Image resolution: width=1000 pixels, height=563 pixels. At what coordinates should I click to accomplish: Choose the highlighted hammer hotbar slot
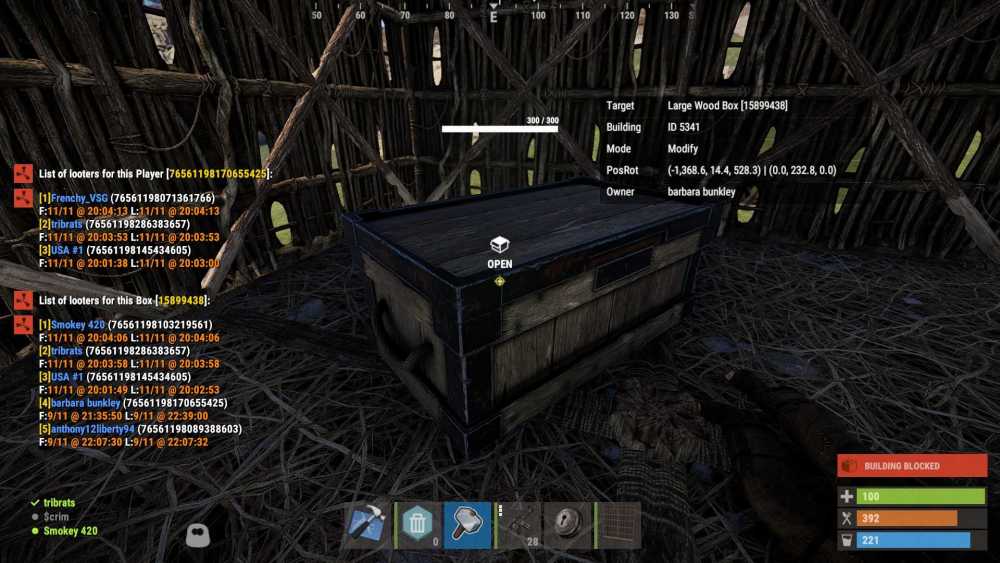coord(467,525)
